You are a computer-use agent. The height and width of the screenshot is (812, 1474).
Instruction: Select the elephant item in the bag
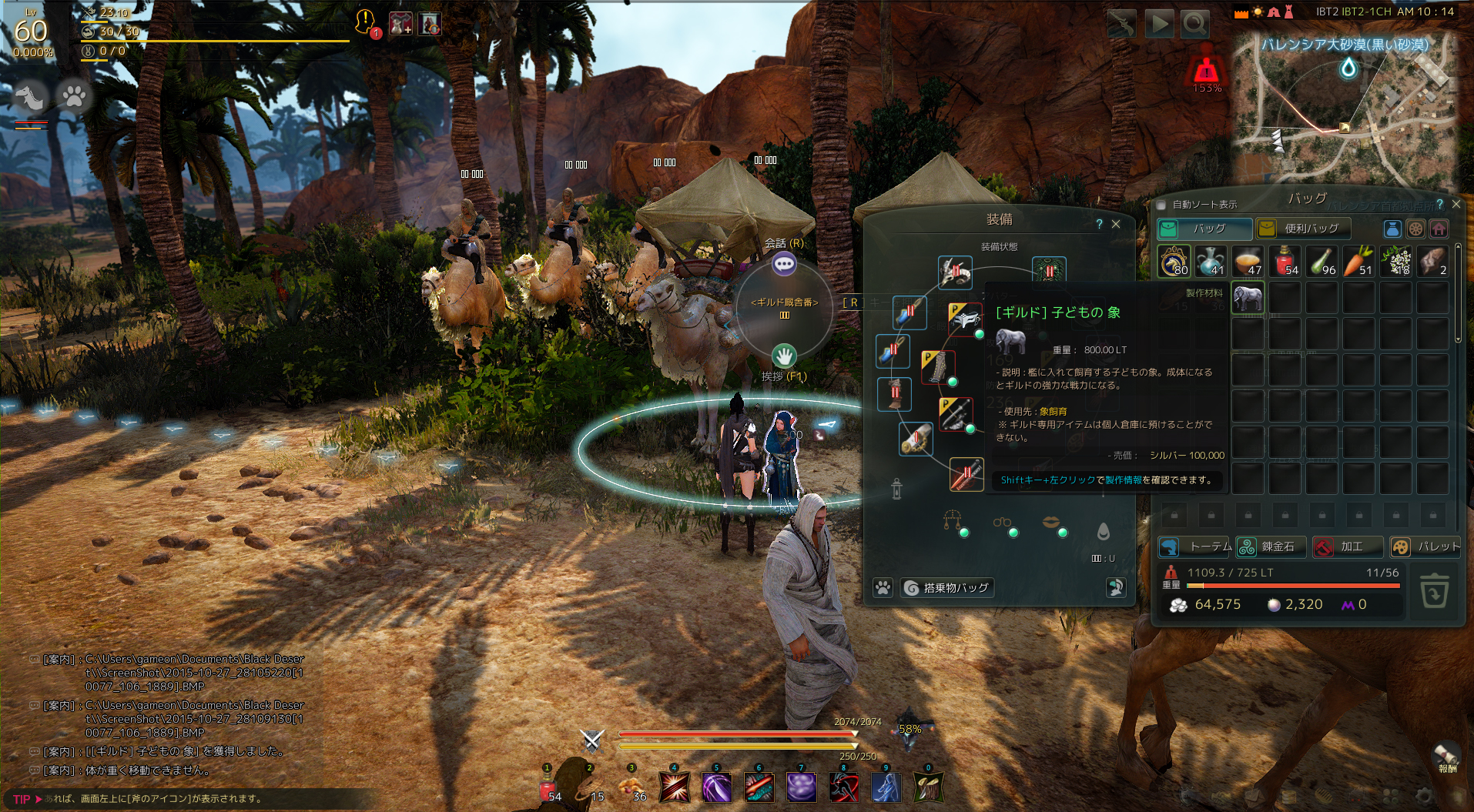pyautogui.click(x=1248, y=297)
